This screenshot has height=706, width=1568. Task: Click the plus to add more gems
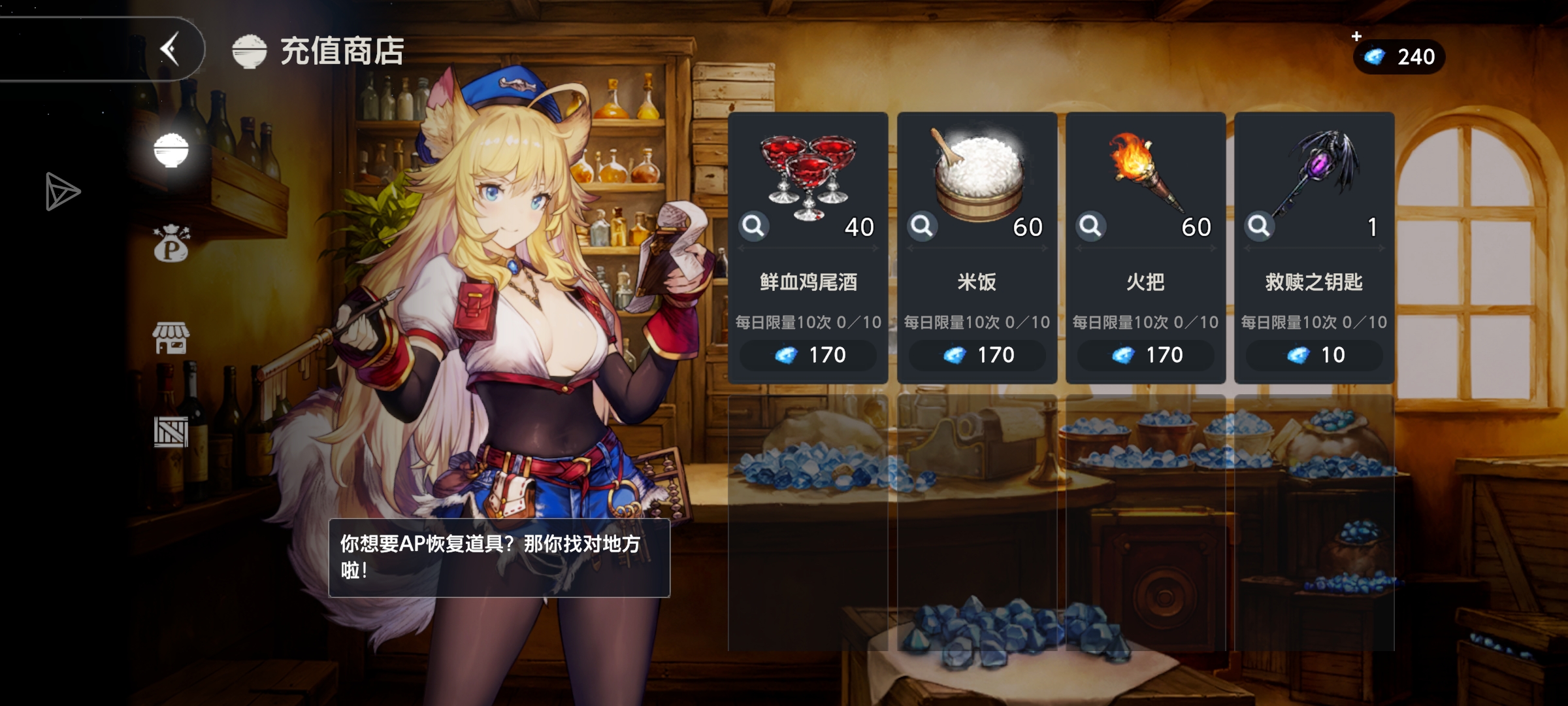point(1358,38)
